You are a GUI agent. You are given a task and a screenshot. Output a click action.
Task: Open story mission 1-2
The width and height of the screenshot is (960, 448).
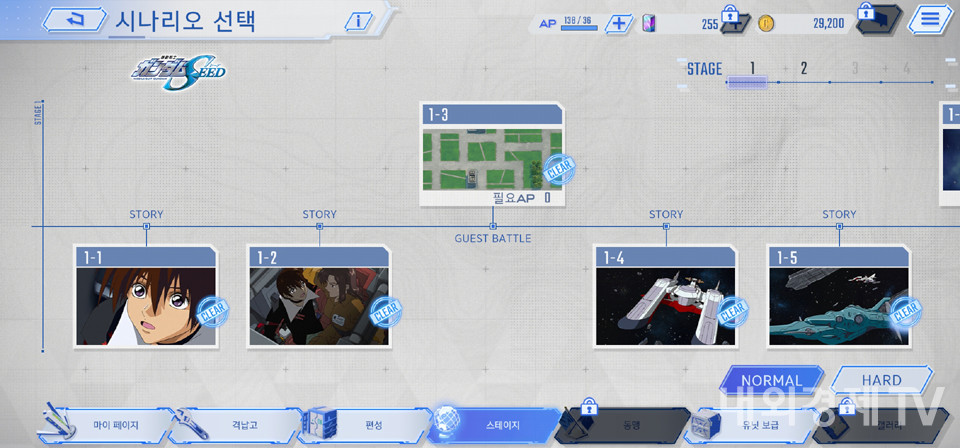[x=318, y=296]
